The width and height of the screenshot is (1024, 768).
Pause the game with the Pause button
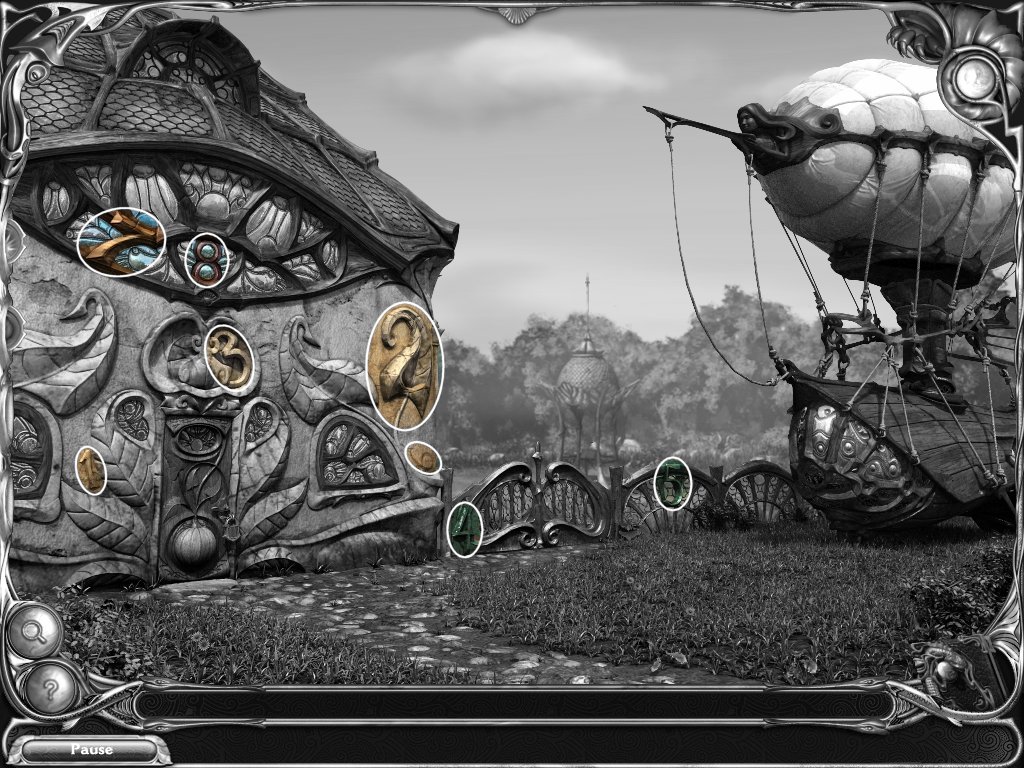[90, 749]
